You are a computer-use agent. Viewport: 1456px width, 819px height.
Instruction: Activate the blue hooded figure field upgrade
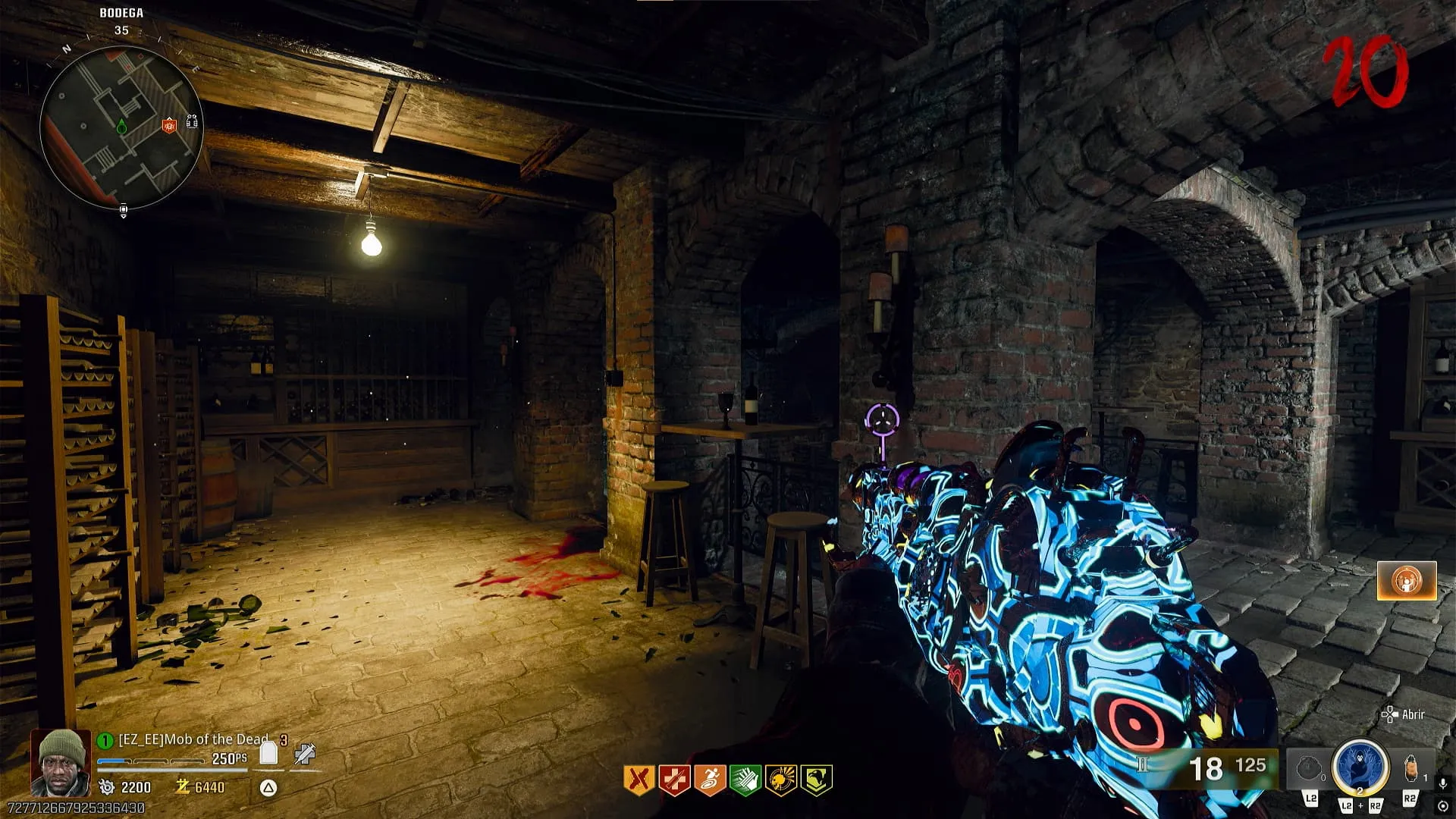(x=1360, y=766)
